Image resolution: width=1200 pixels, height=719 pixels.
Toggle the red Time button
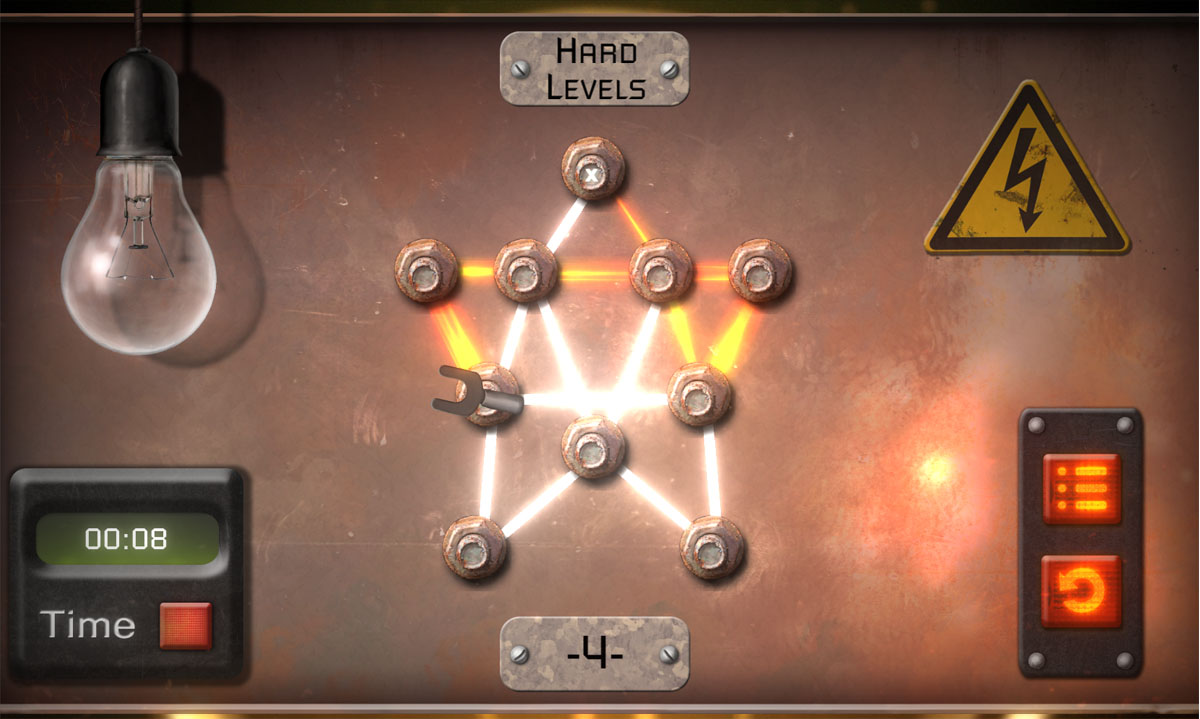[186, 625]
